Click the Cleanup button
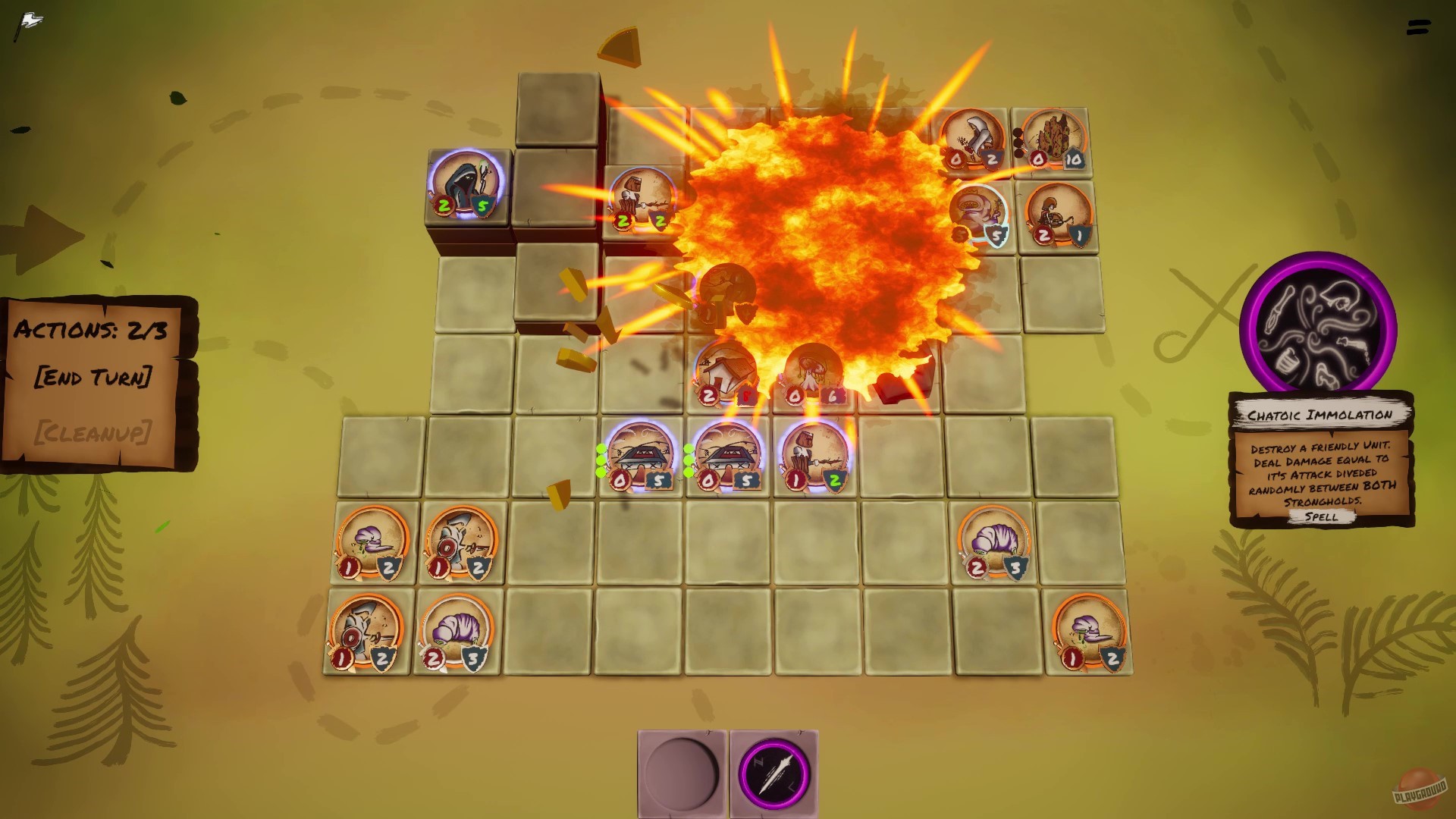Viewport: 1456px width, 819px height. click(95, 433)
